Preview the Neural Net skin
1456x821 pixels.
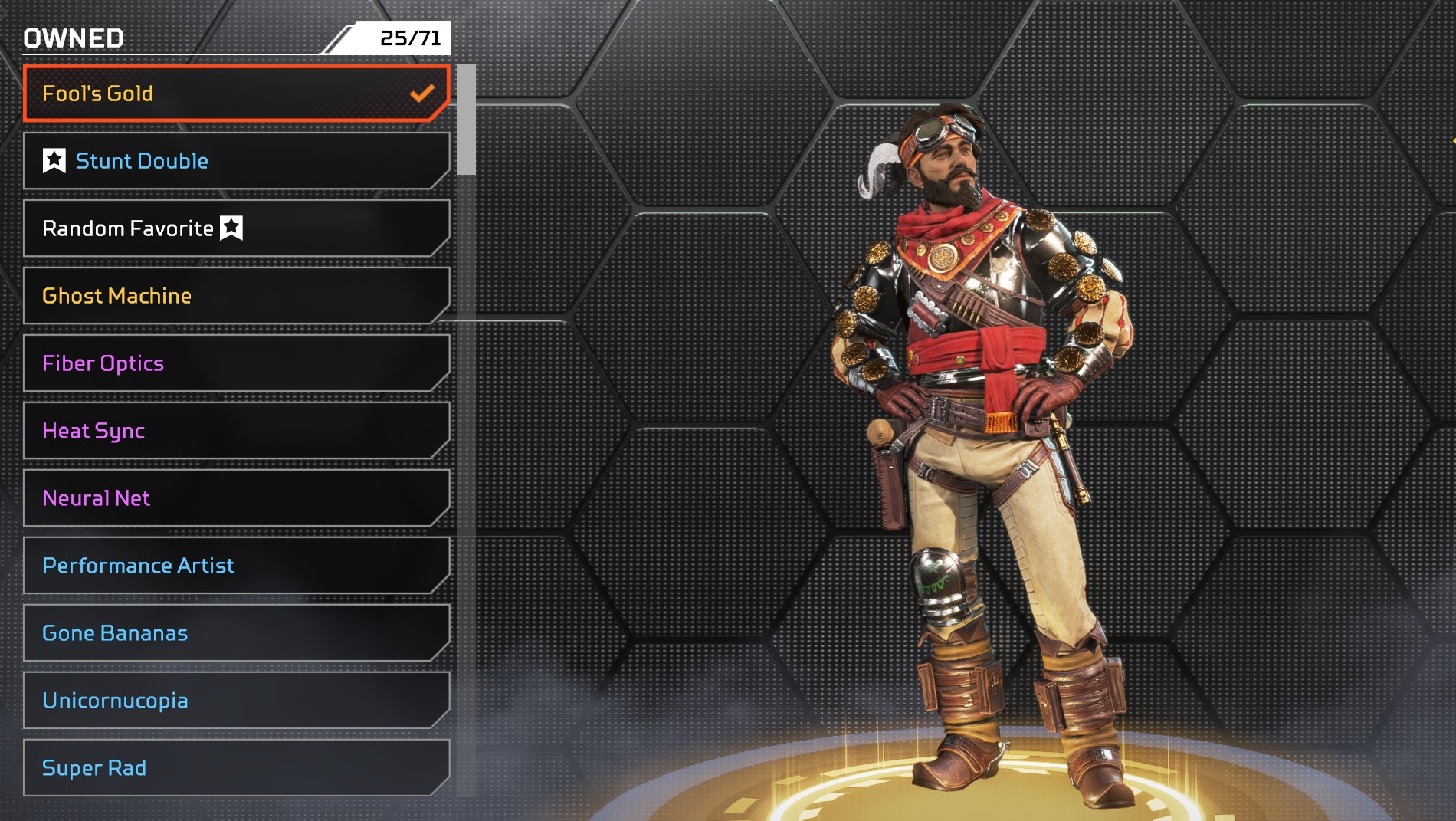[x=236, y=498]
